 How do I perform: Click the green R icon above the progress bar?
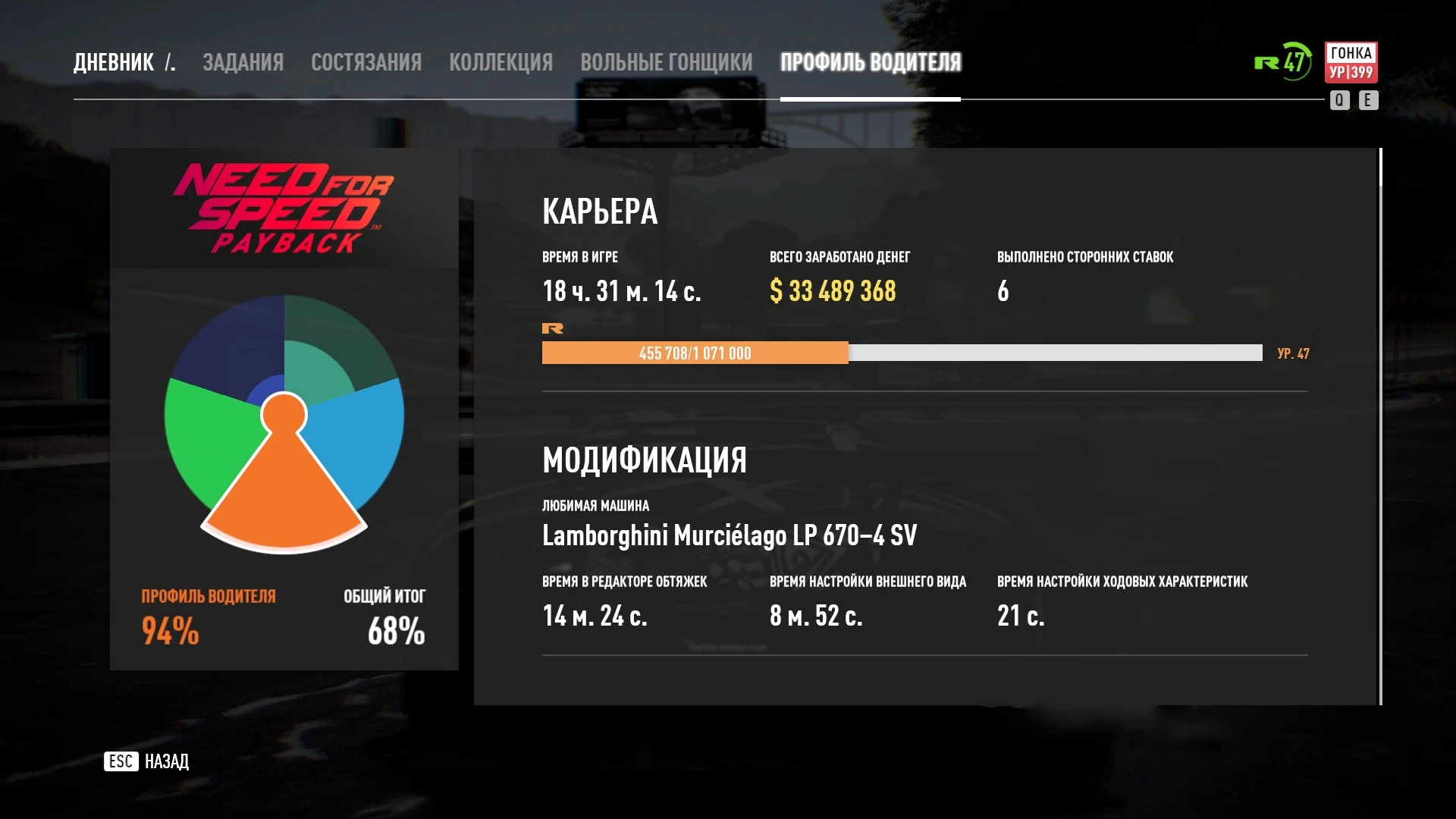coord(554,328)
